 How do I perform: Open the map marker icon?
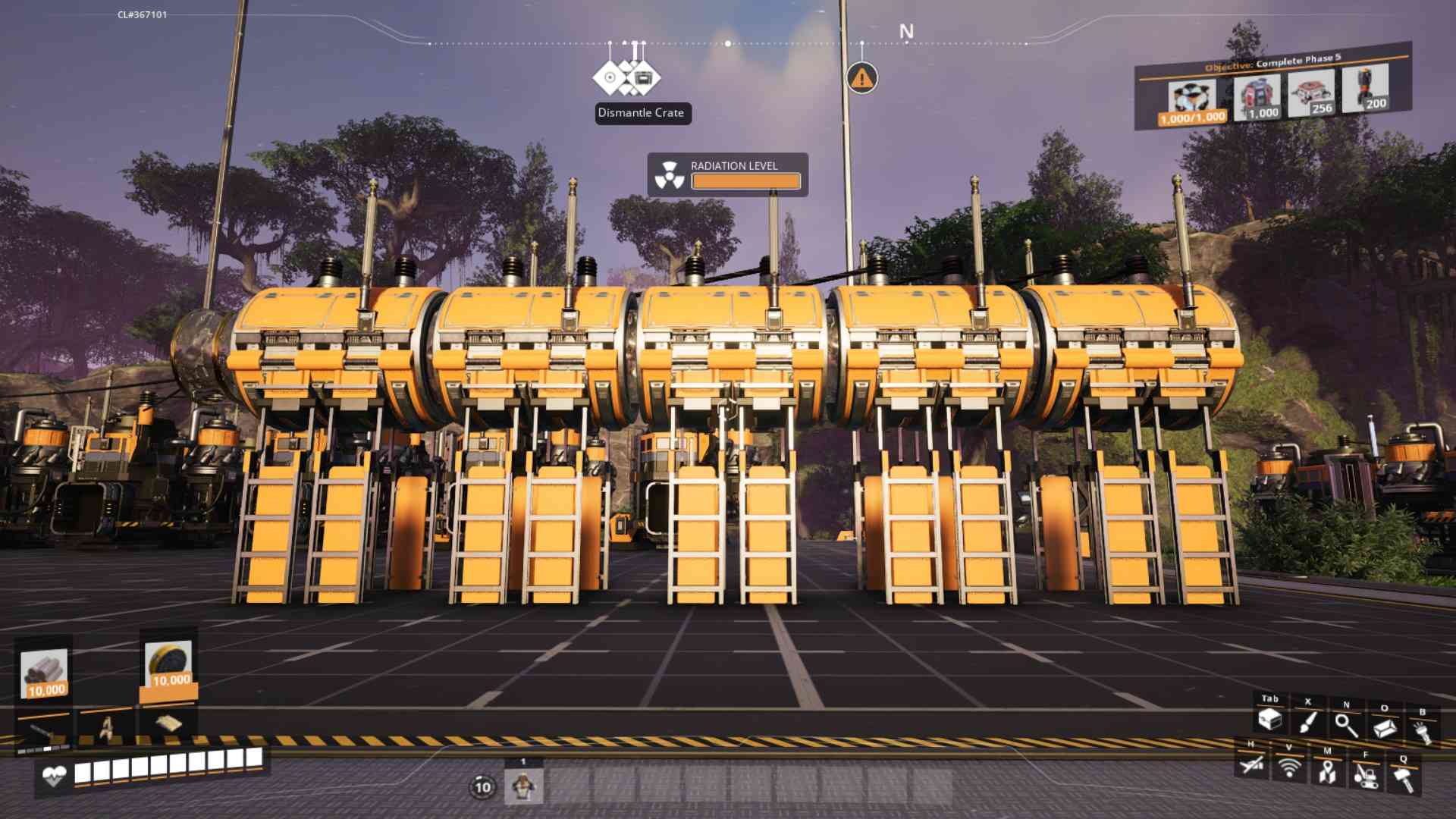1326,772
